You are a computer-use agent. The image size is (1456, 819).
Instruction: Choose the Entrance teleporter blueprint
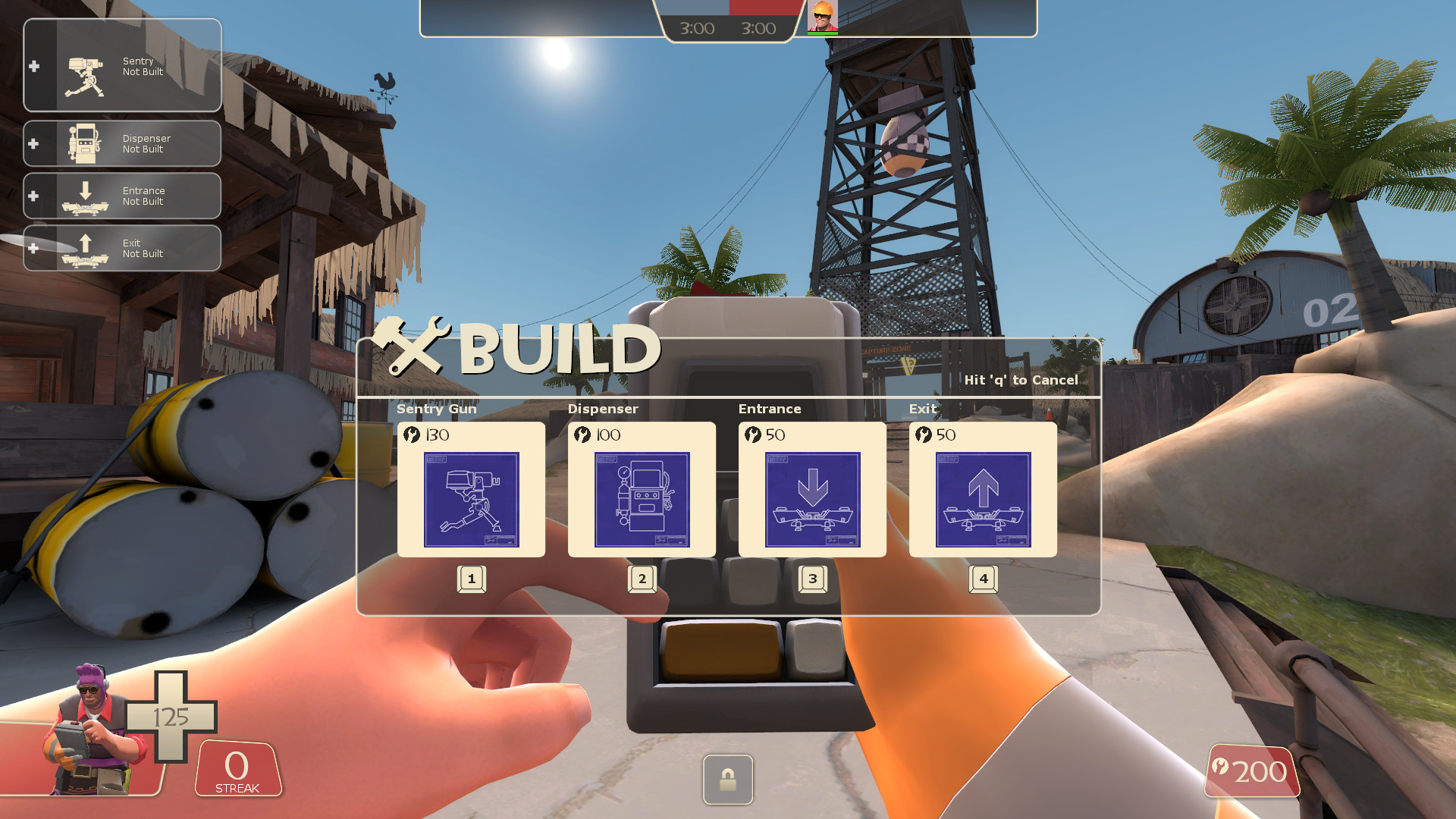pyautogui.click(x=812, y=499)
